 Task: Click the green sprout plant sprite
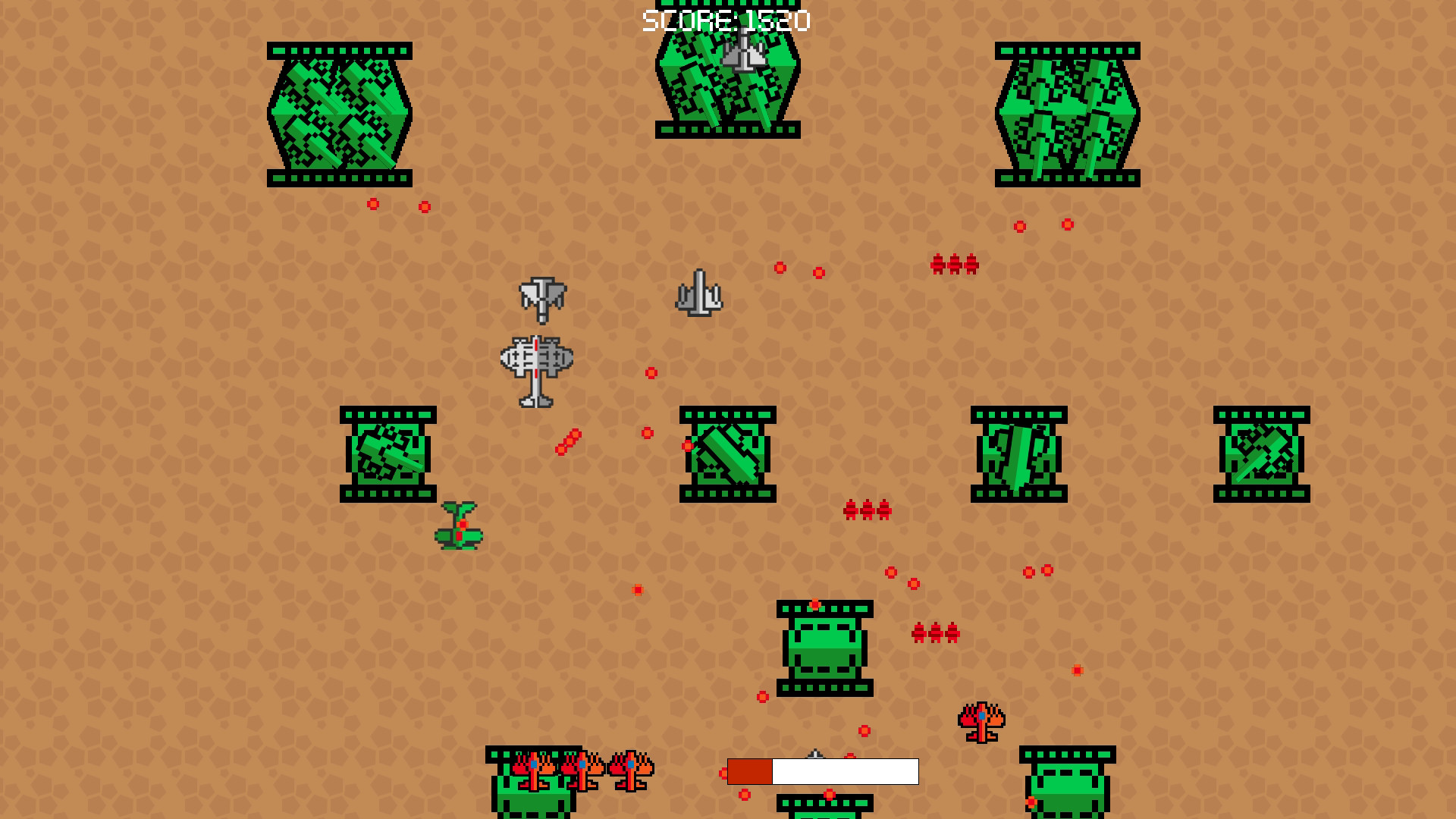pos(459,527)
